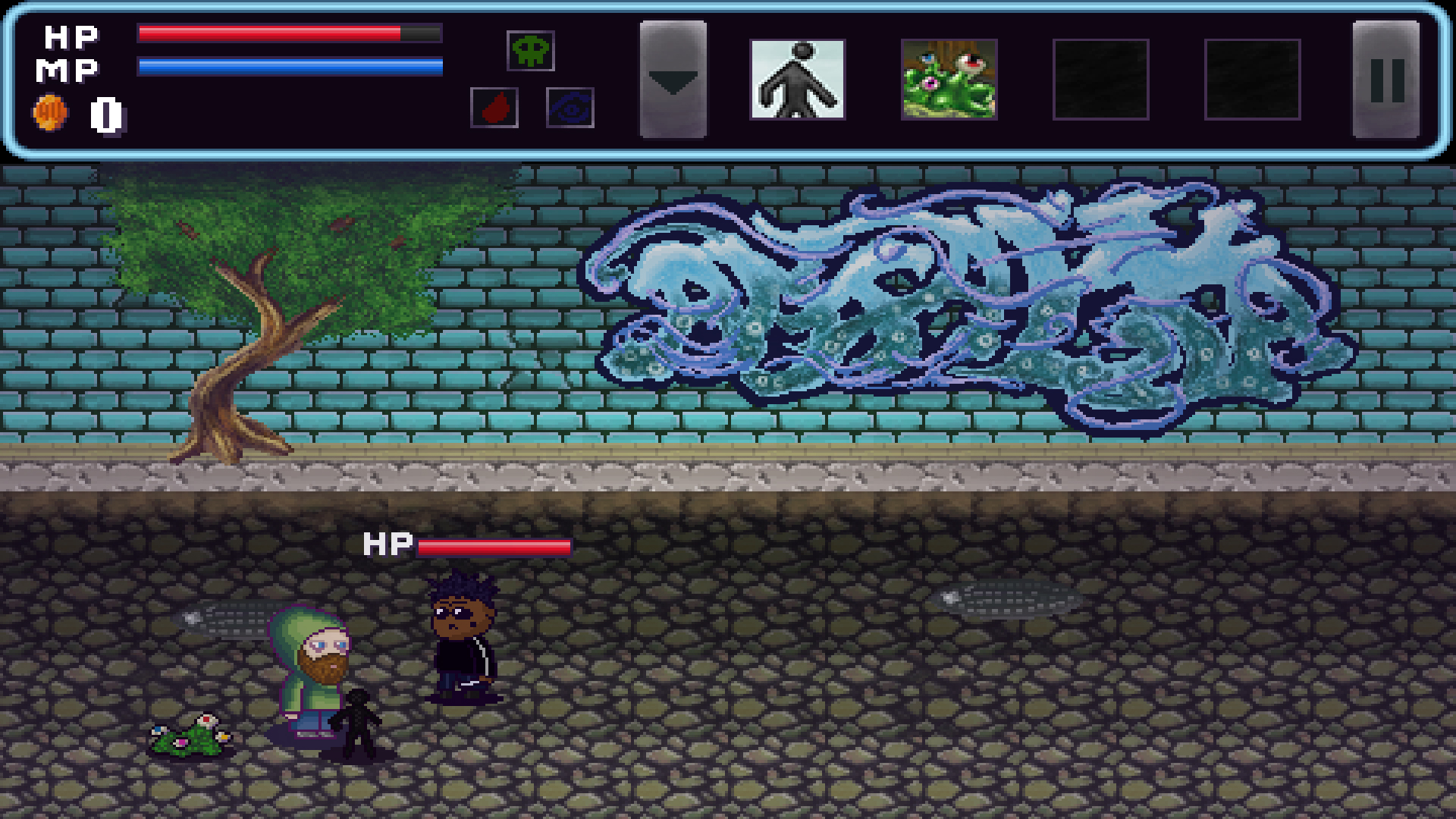This screenshot has width=1456, height=819.
Task: Click the HP label in the top bar
Action: 69,34
